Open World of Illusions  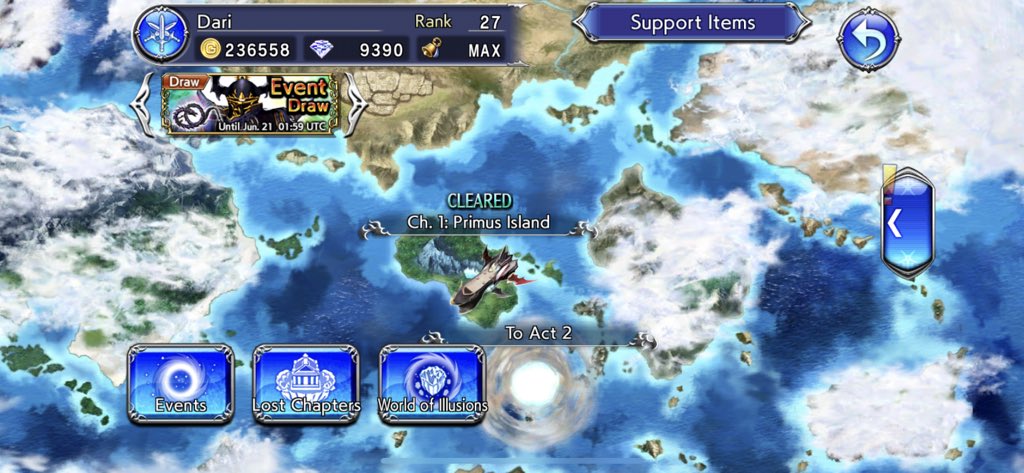(432, 382)
